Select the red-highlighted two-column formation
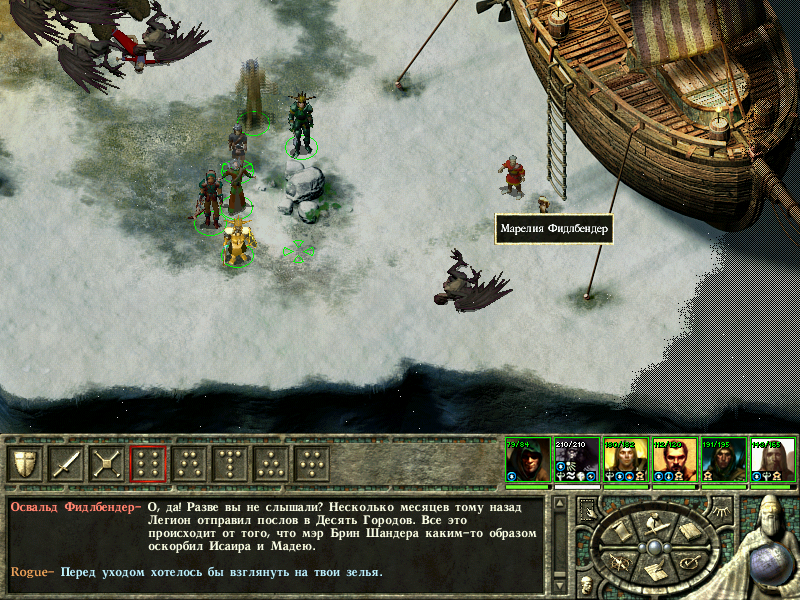 148,464
